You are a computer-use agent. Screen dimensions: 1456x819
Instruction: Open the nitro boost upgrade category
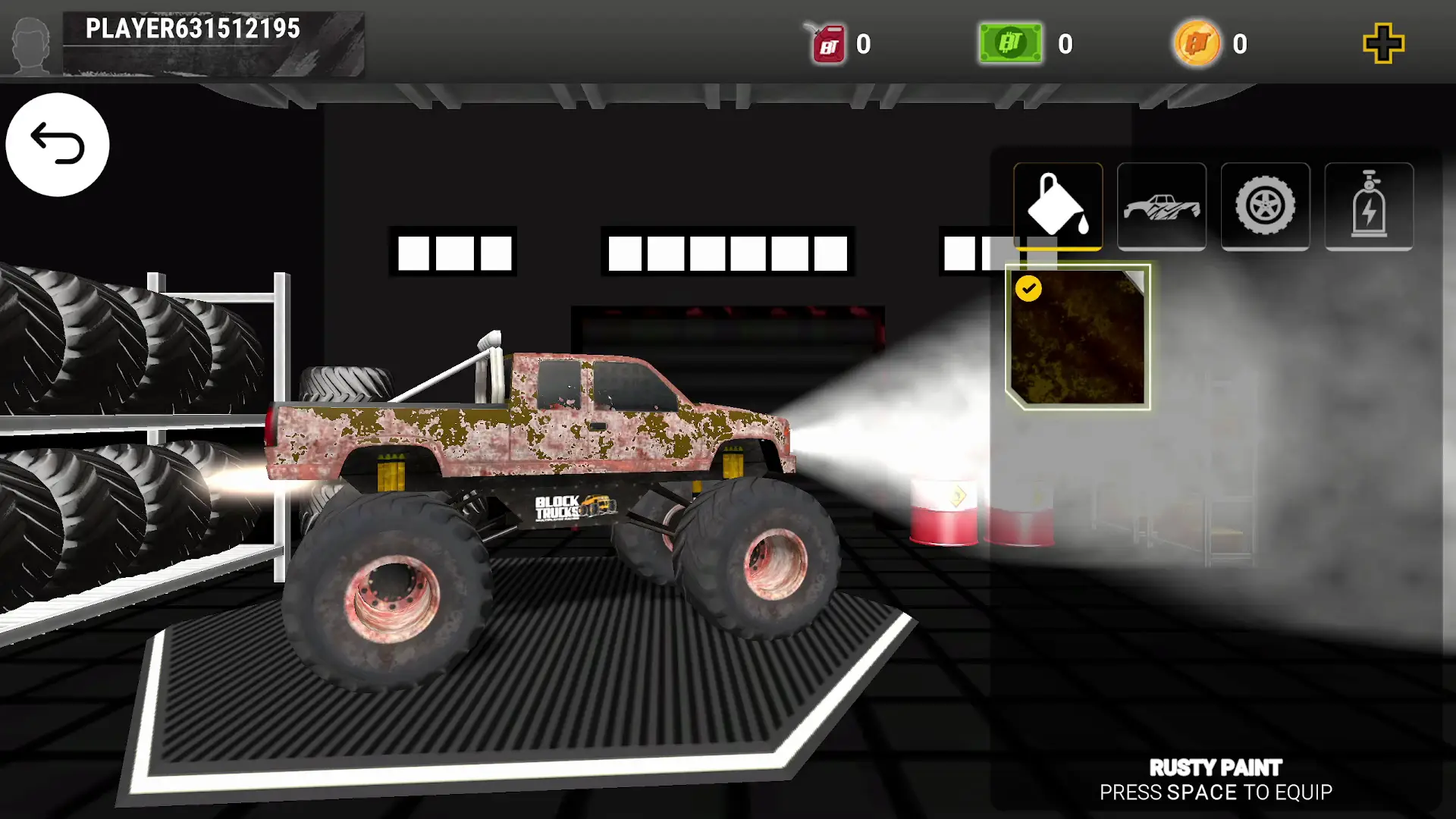(x=1370, y=206)
